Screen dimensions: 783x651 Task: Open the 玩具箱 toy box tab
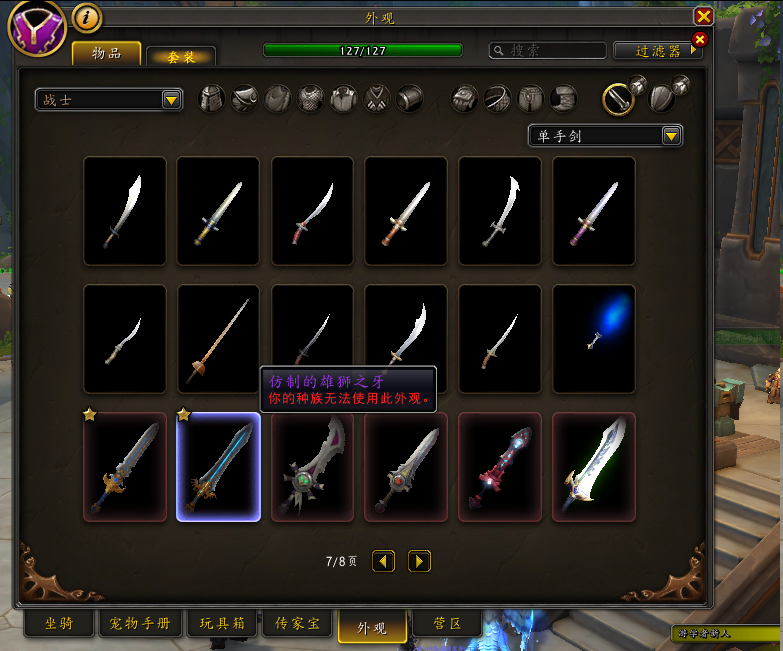[222, 624]
